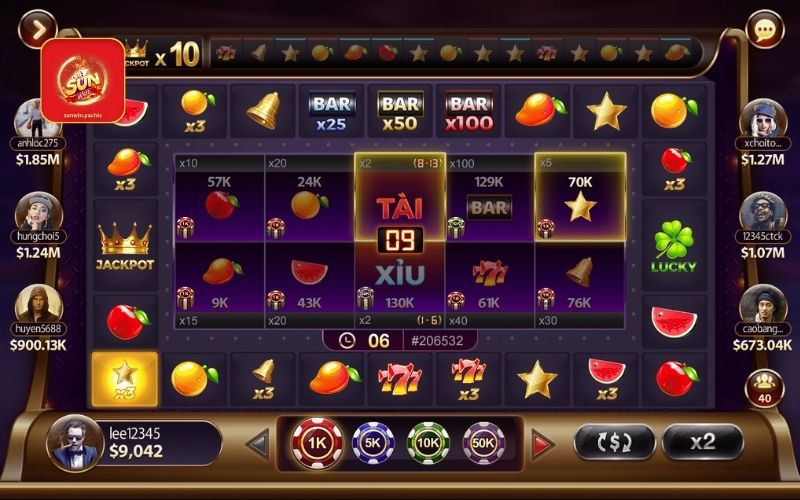
Task: Bet on the x5 star tile
Action: point(580,198)
